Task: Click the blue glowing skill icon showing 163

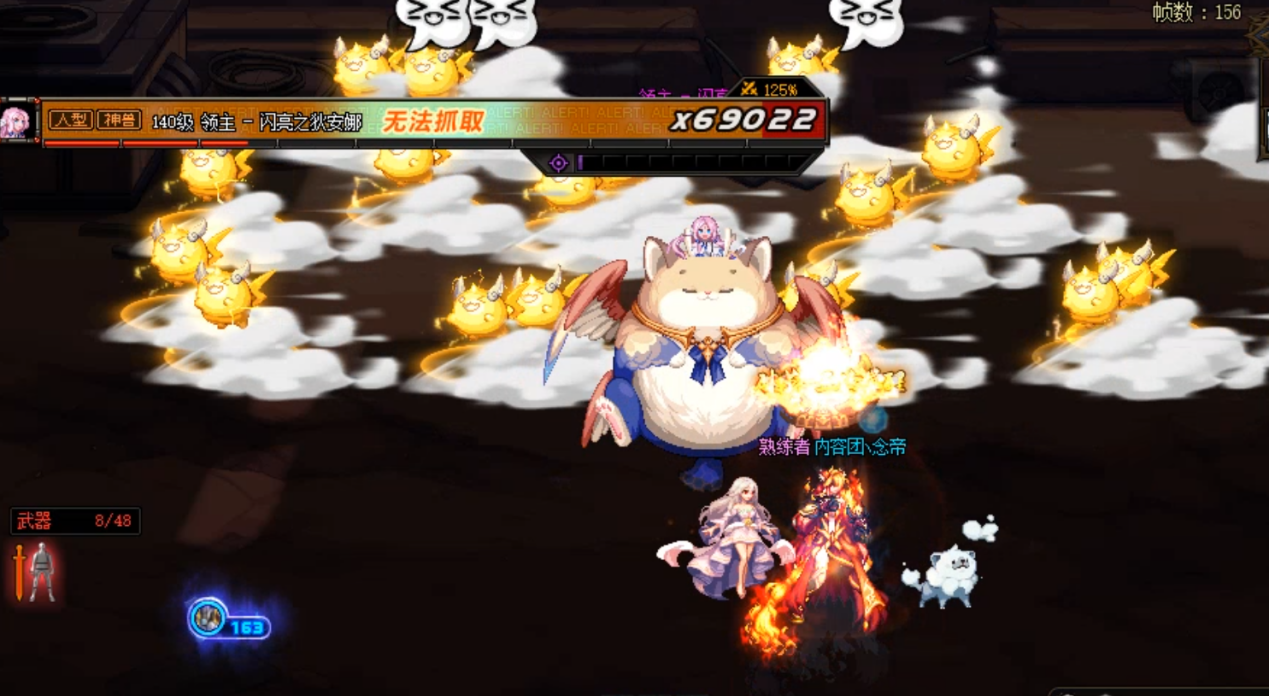Action: click(x=209, y=619)
